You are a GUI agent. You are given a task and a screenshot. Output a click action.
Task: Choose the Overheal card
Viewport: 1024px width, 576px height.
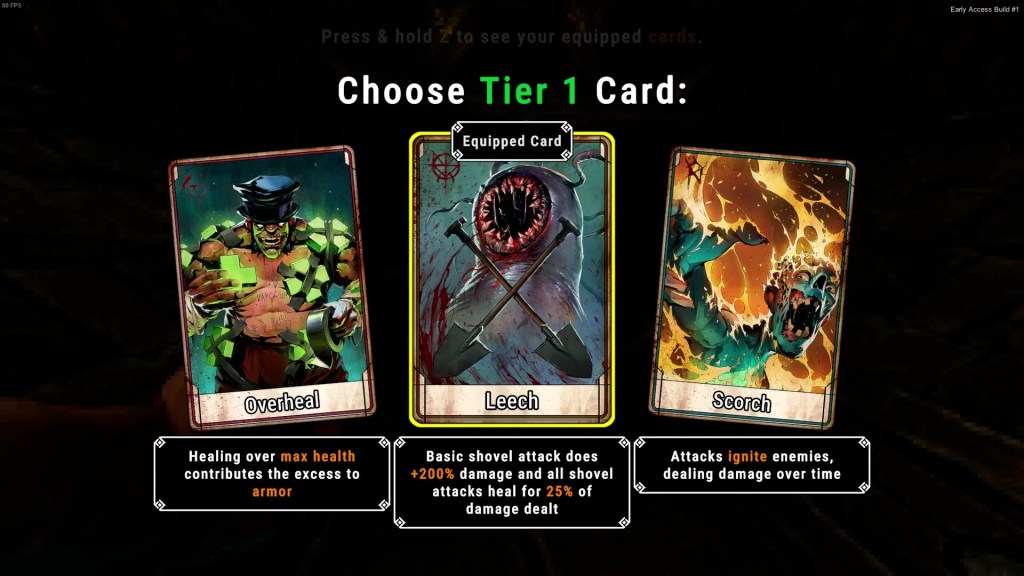(x=271, y=285)
